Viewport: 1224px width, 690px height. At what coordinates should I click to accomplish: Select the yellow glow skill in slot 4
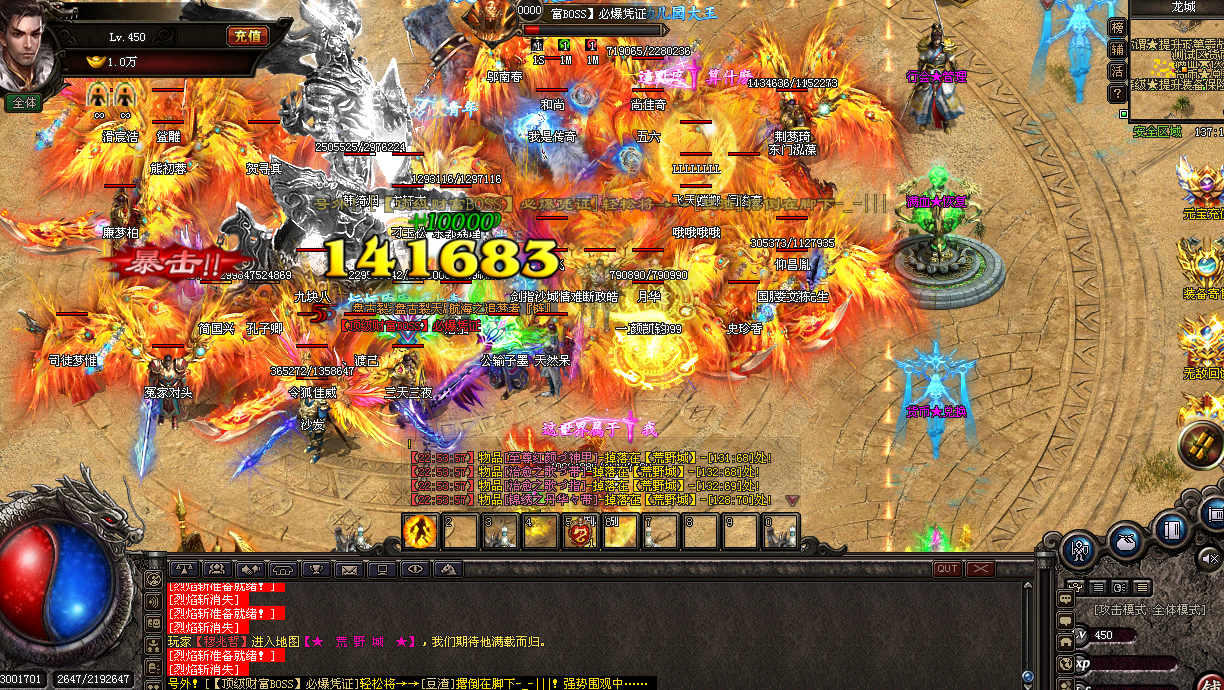[x=540, y=532]
